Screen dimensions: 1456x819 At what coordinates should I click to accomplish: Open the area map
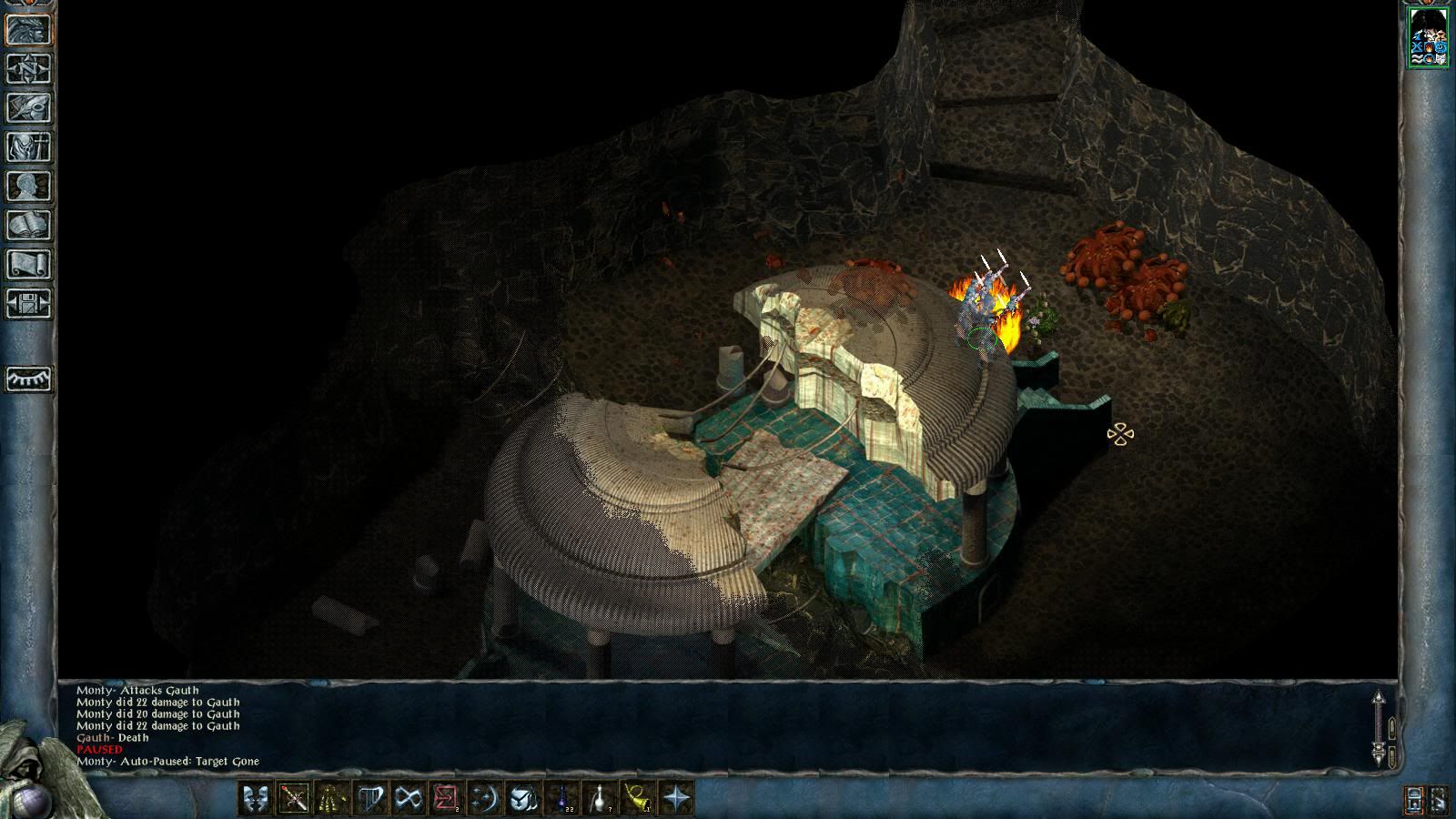(29, 68)
